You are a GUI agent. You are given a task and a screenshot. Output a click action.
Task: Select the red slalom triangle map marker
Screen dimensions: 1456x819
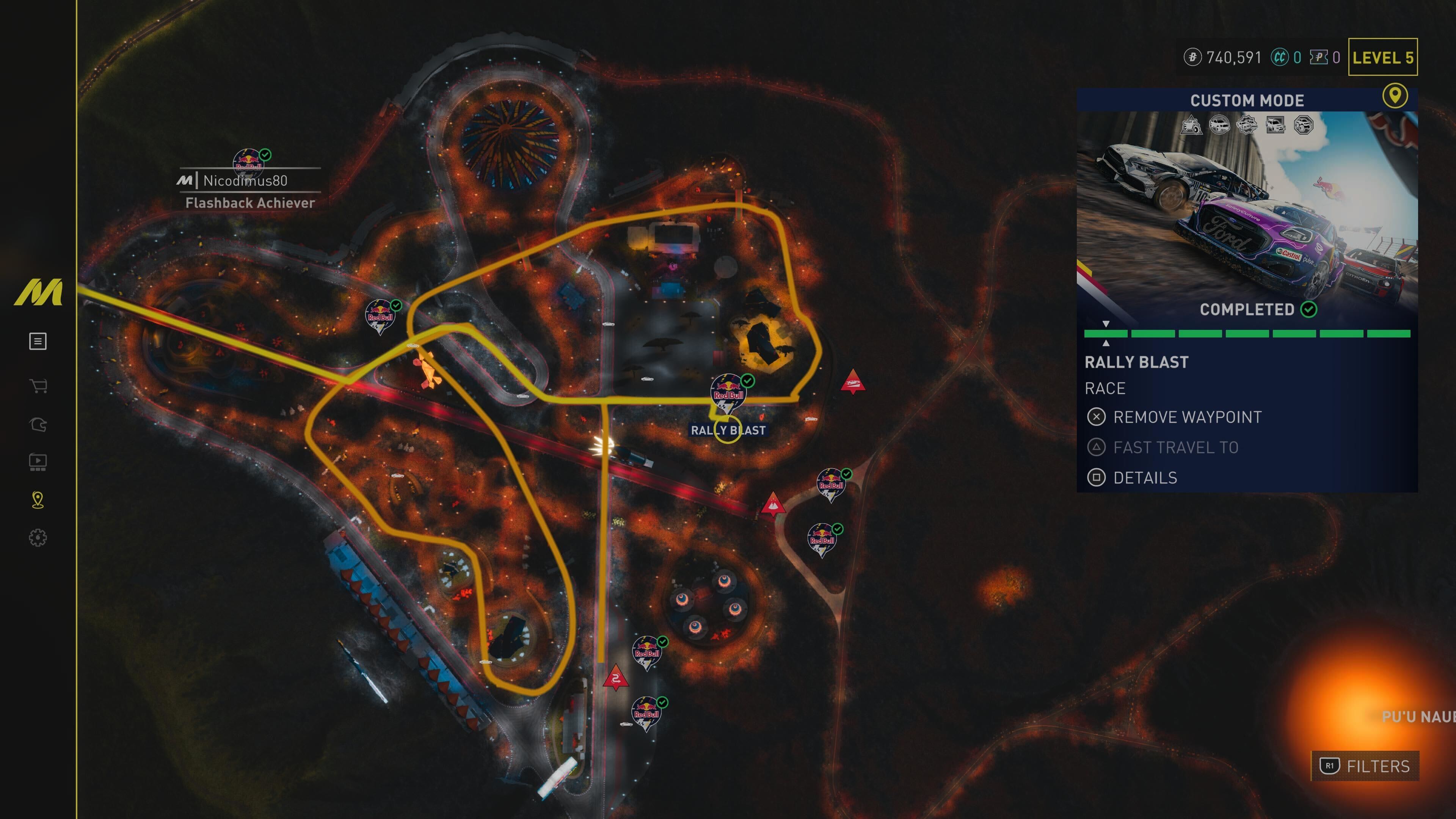click(x=615, y=678)
